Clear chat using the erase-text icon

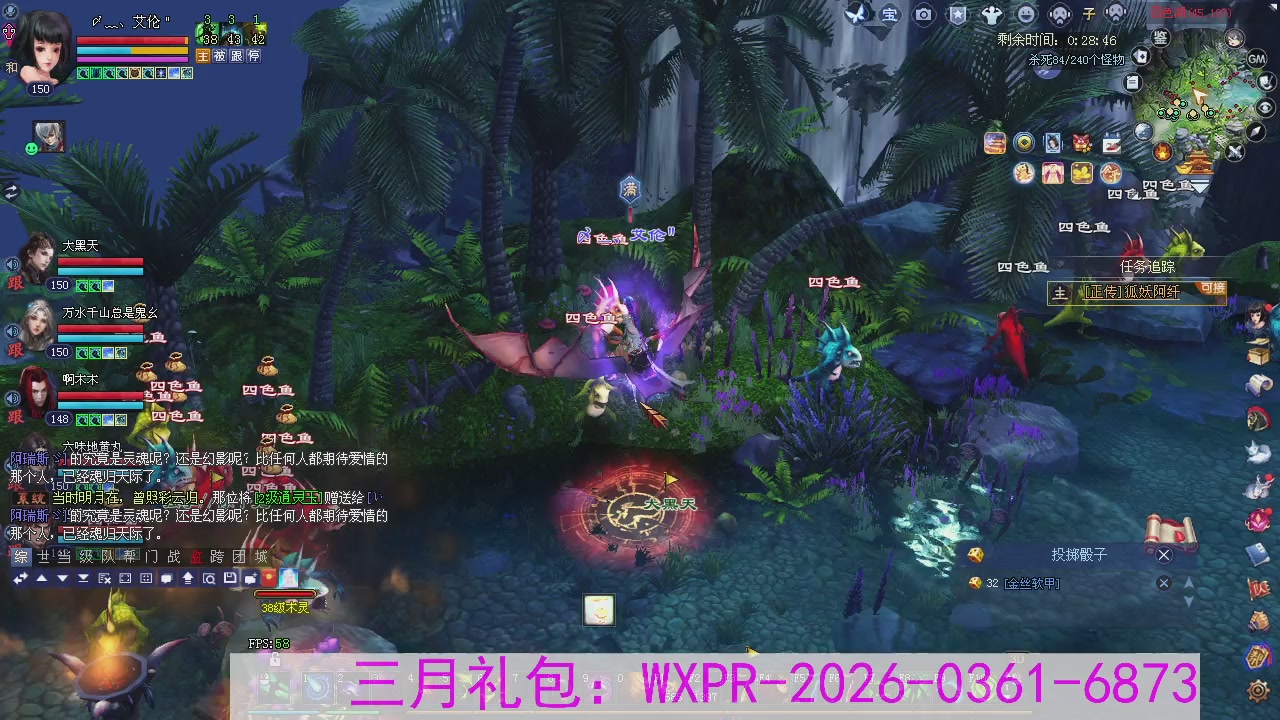[x=105, y=578]
